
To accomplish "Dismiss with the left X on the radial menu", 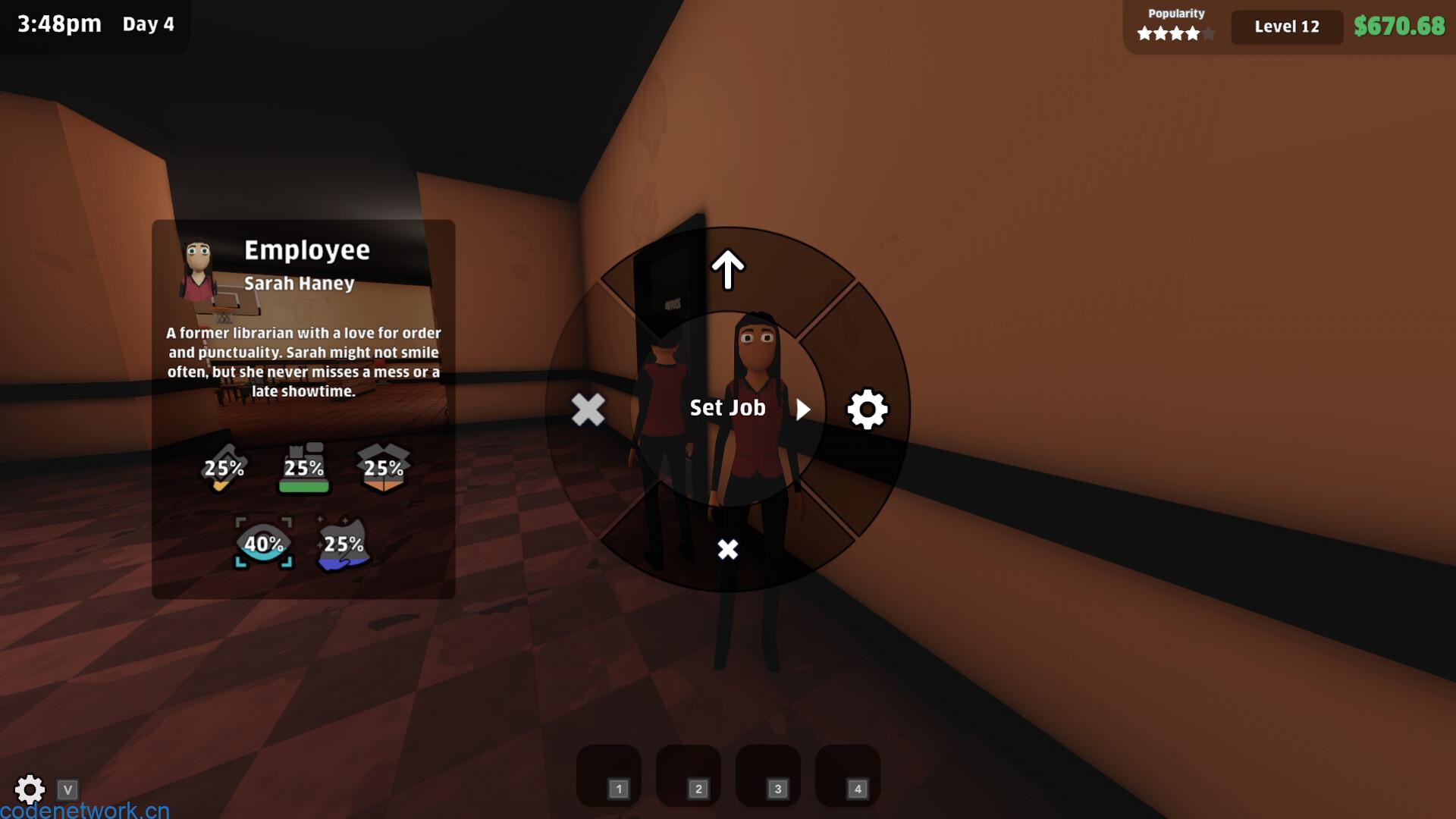I will pos(588,409).
